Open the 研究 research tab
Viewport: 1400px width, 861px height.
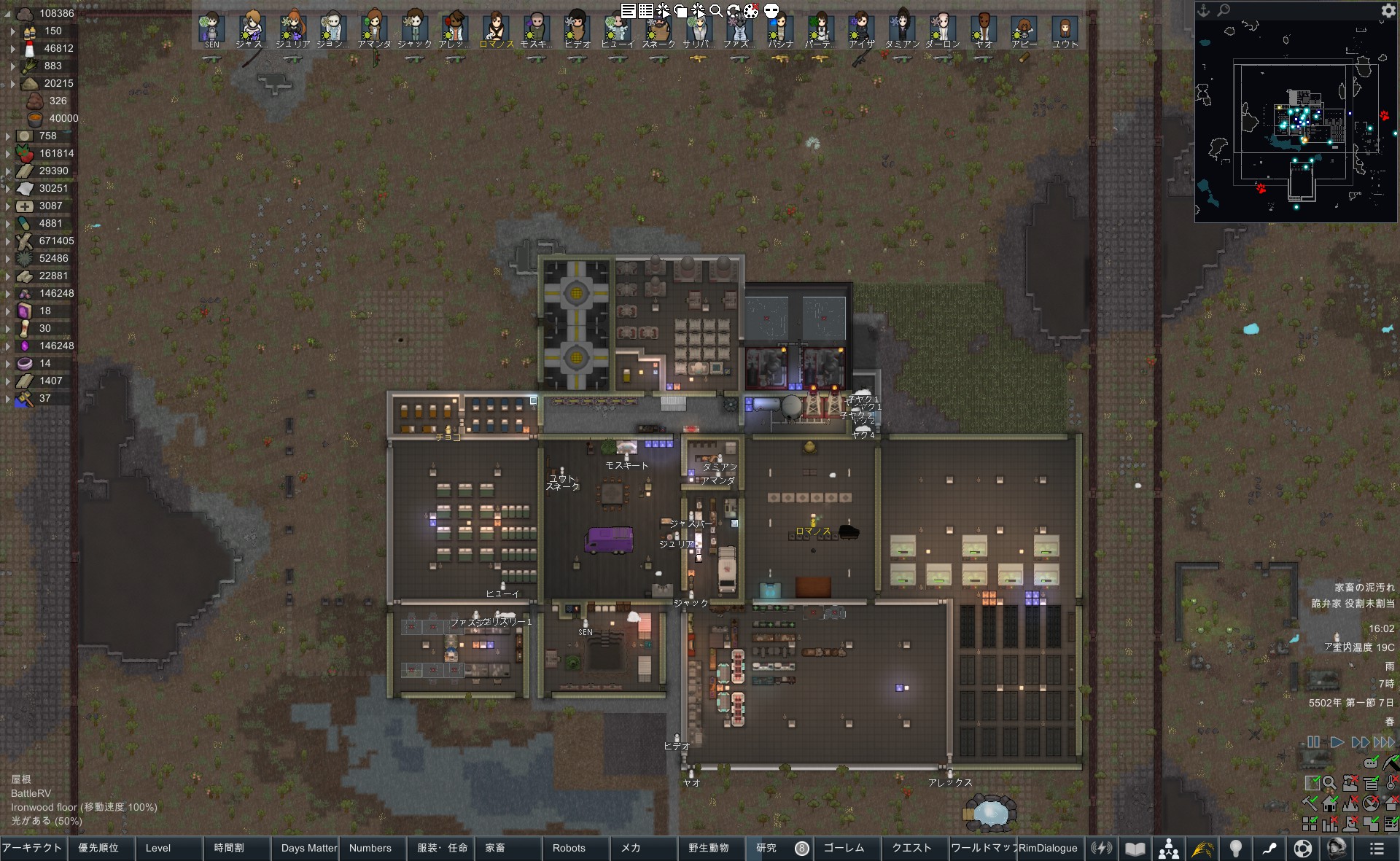click(767, 848)
